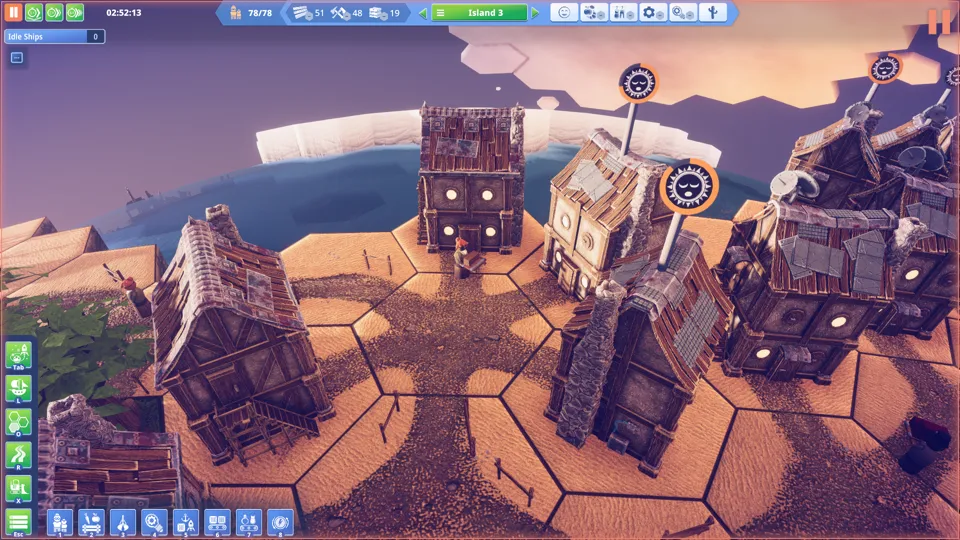The width and height of the screenshot is (960, 540).
Task: Select the lightbulb gear research category
Action: click(x=153, y=522)
